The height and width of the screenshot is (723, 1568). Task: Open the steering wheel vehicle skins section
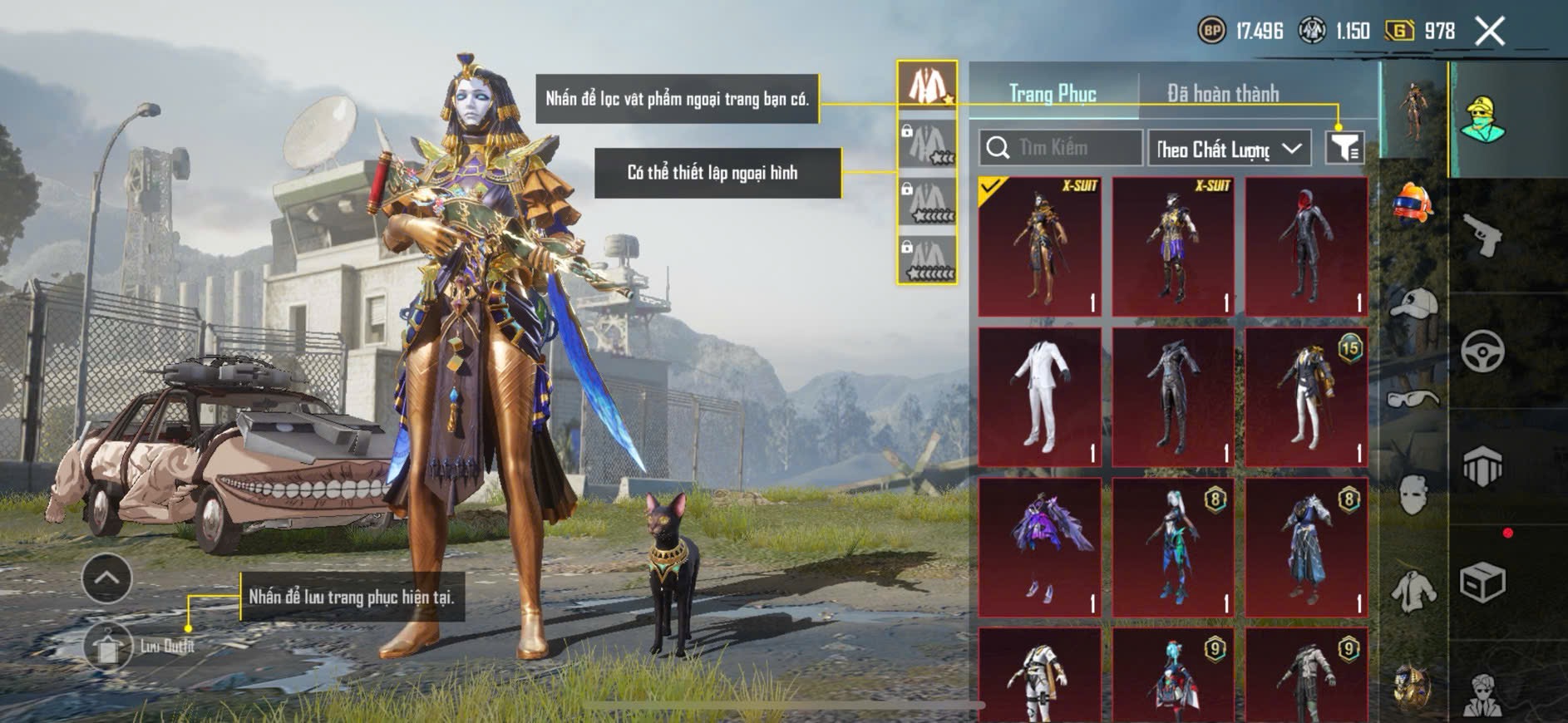[x=1482, y=352]
